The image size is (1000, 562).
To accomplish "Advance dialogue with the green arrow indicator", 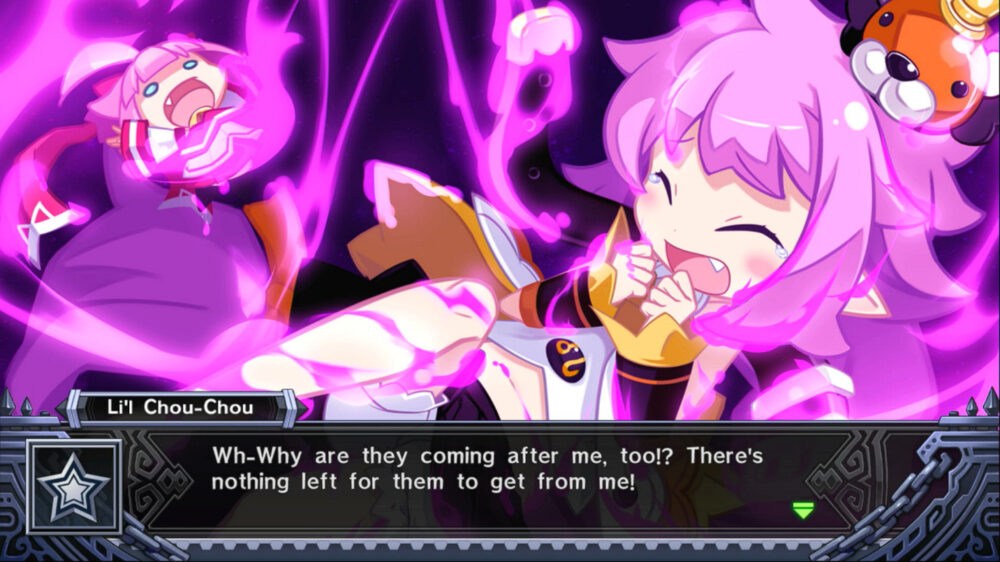I will [x=802, y=510].
